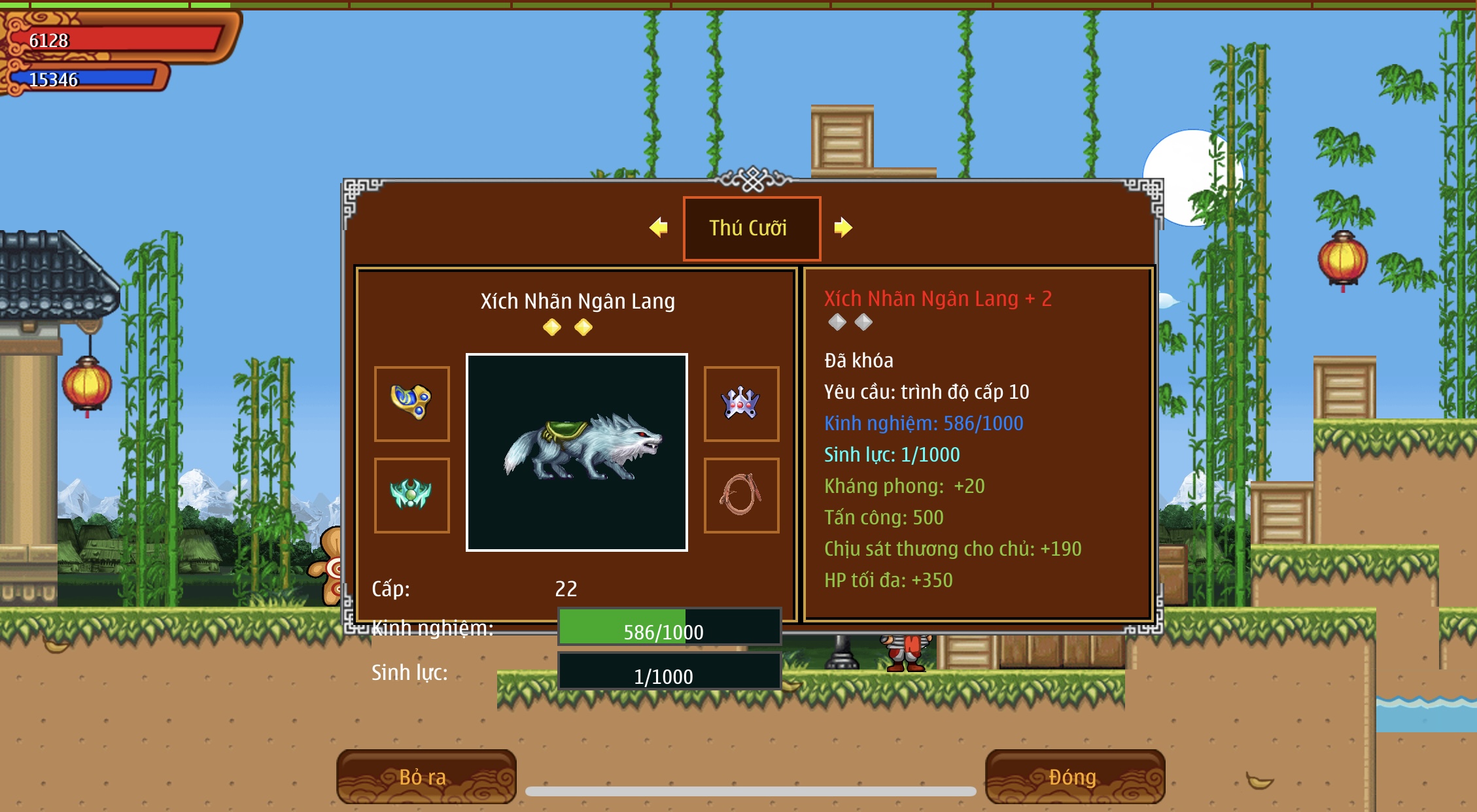Screen dimensions: 1477x812
Task: Switch to the Thú Cưỡi tab
Action: pyautogui.click(x=752, y=228)
